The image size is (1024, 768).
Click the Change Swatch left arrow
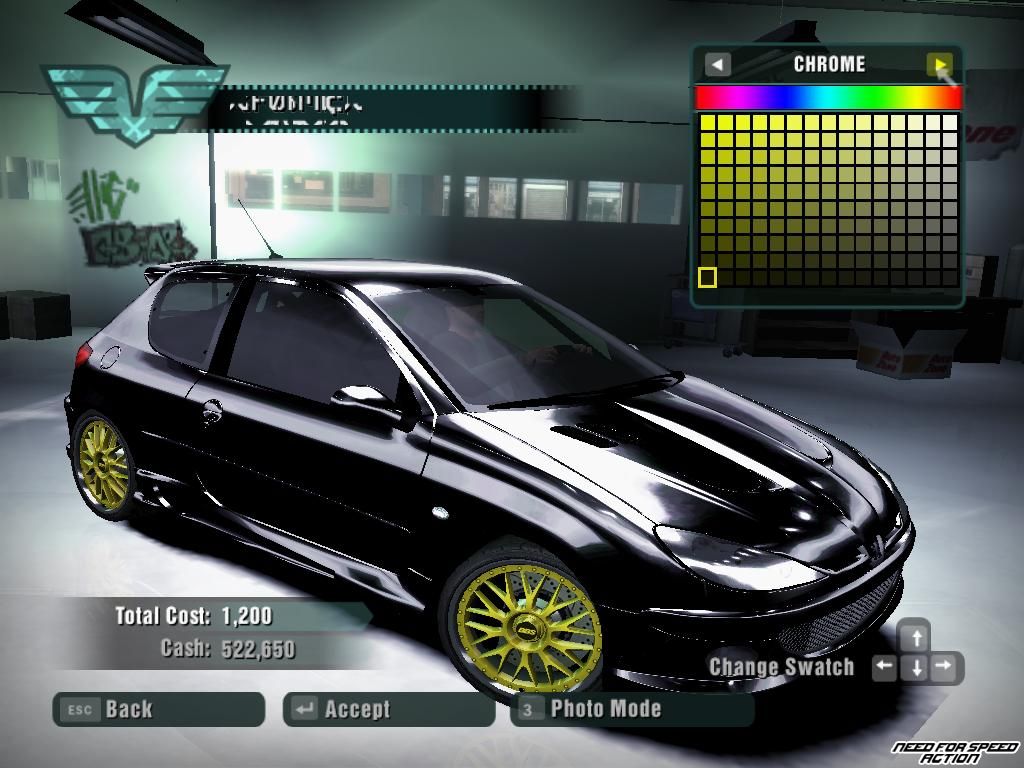pyautogui.click(x=884, y=667)
